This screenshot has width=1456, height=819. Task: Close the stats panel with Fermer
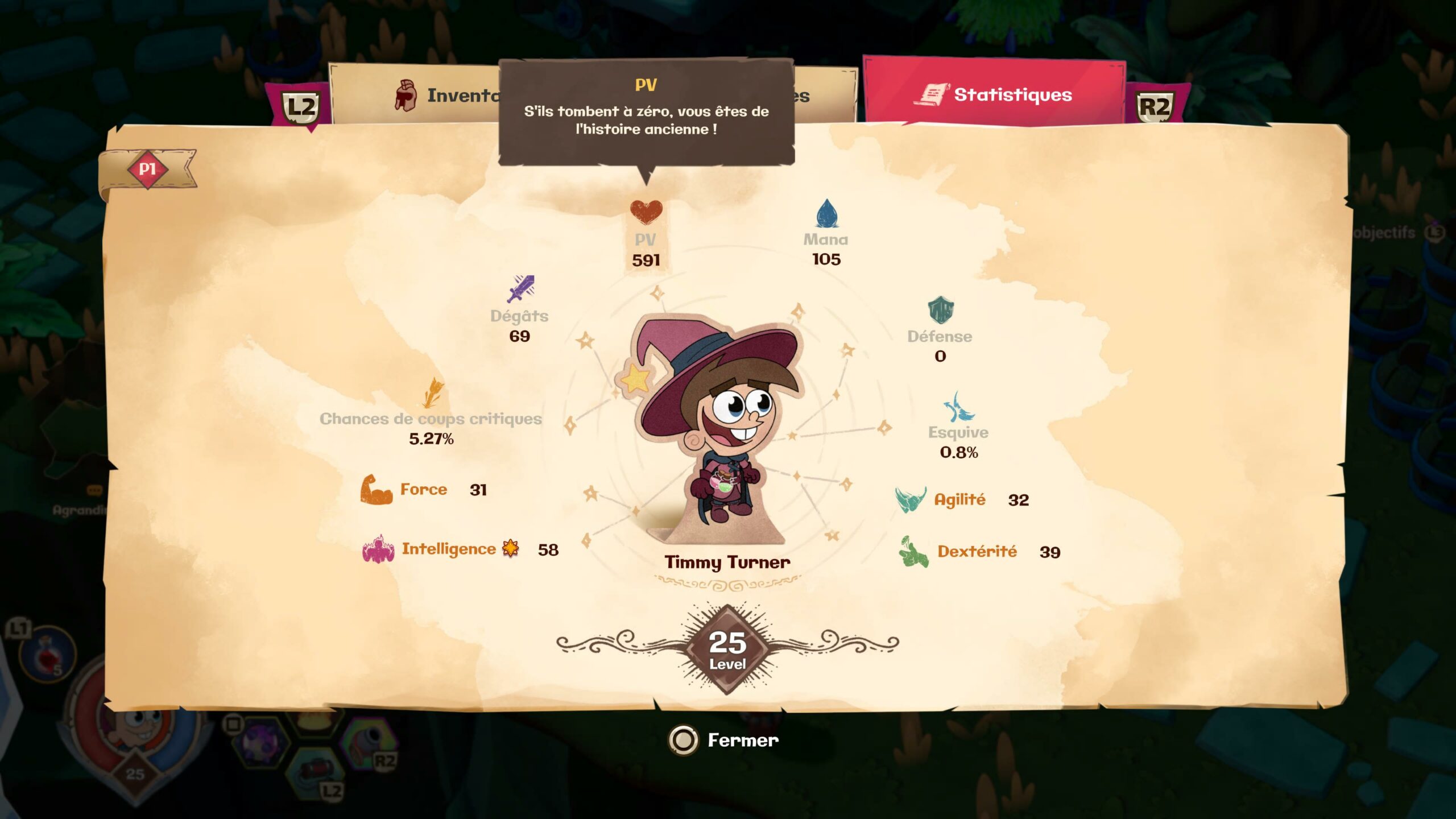point(725,740)
